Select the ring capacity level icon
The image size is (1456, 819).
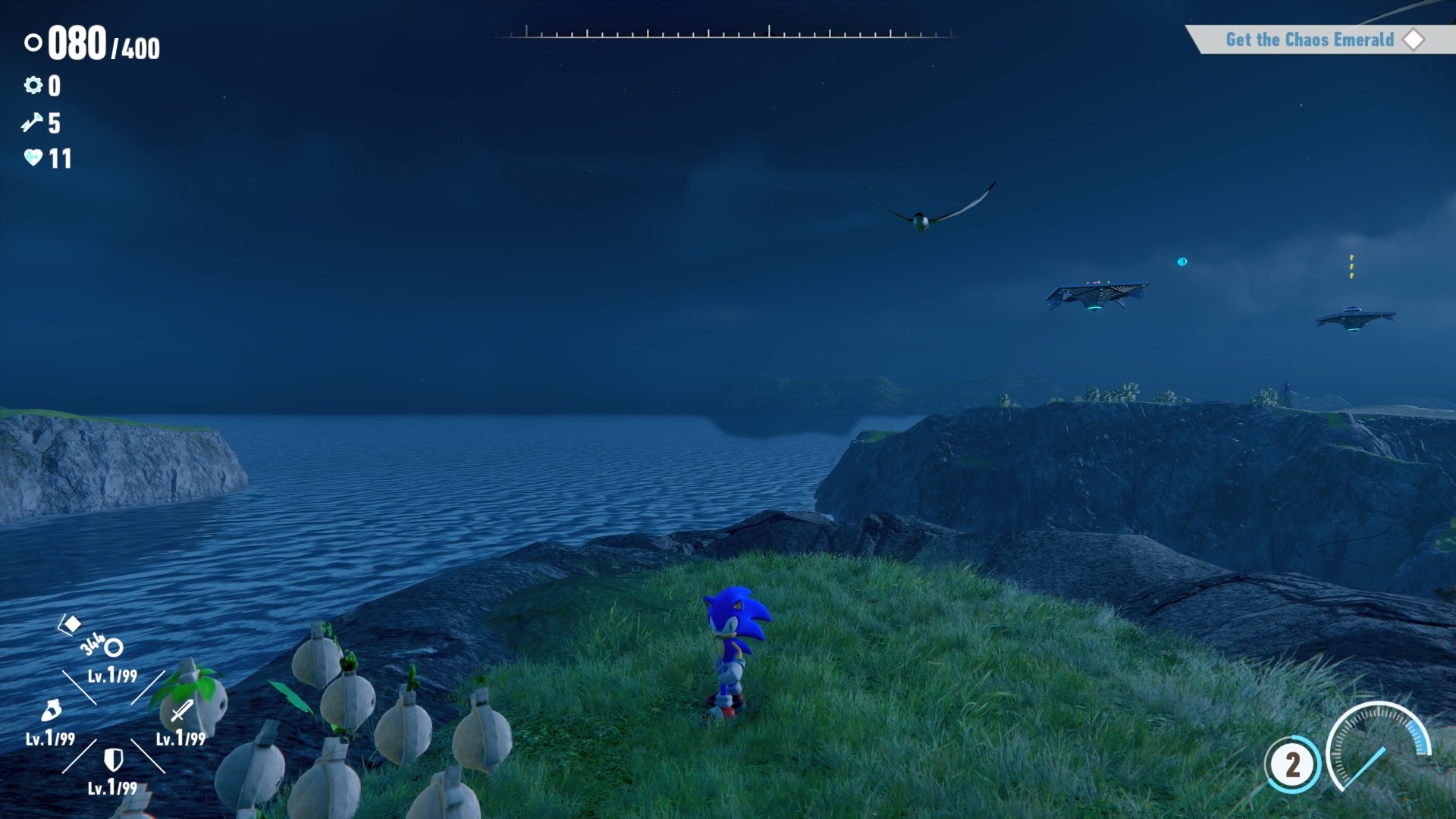click(114, 648)
